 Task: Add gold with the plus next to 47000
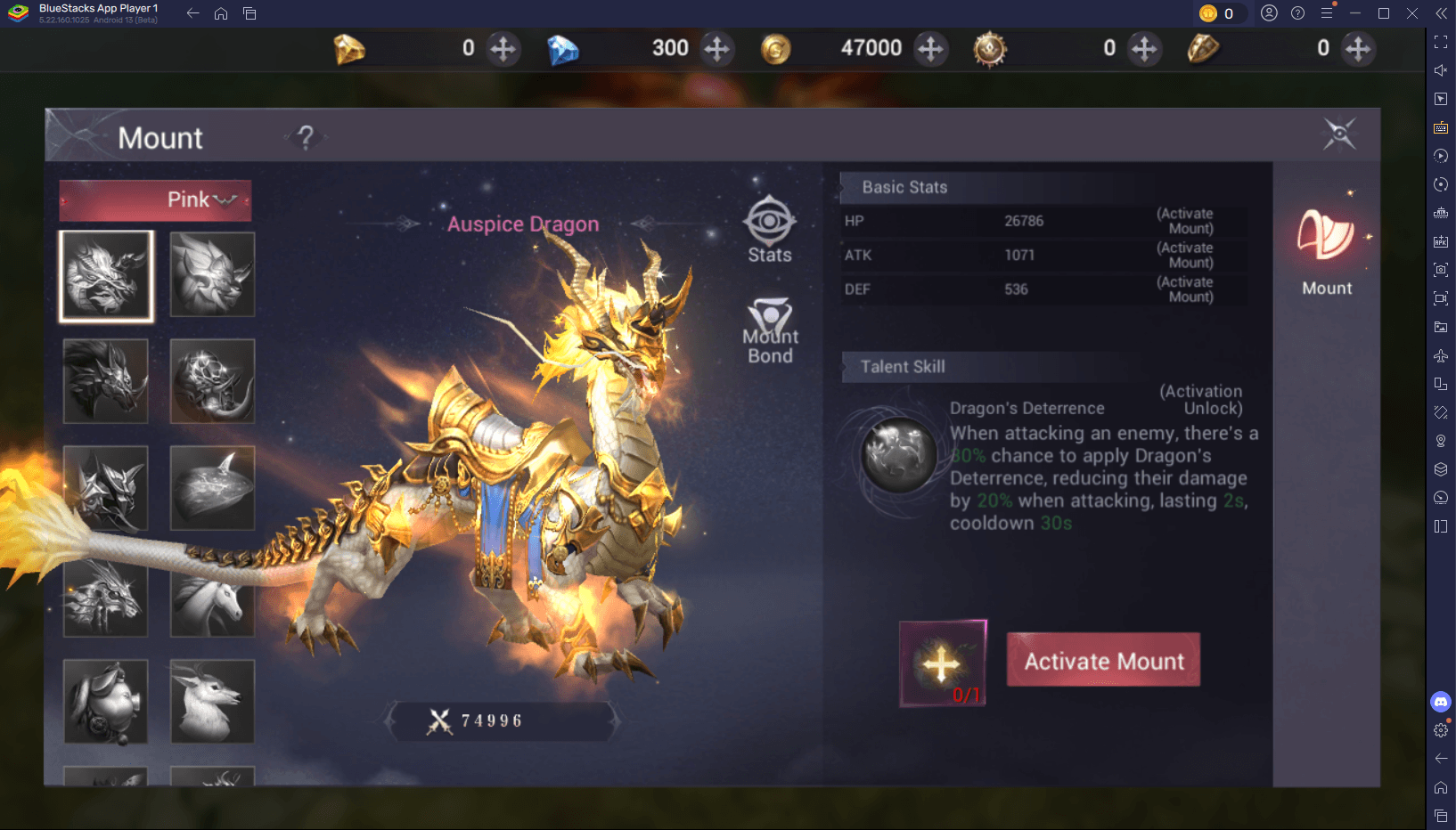click(931, 49)
